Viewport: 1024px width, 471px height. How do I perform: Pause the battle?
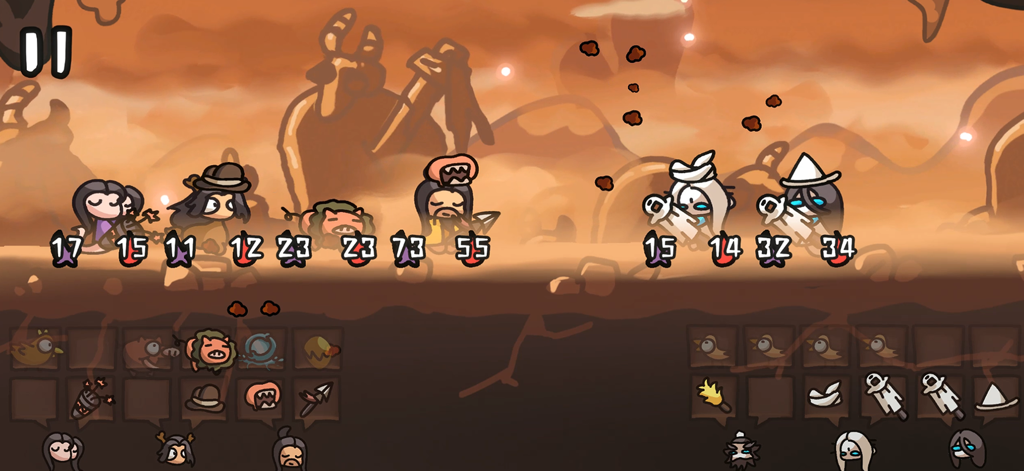pyautogui.click(x=46, y=51)
